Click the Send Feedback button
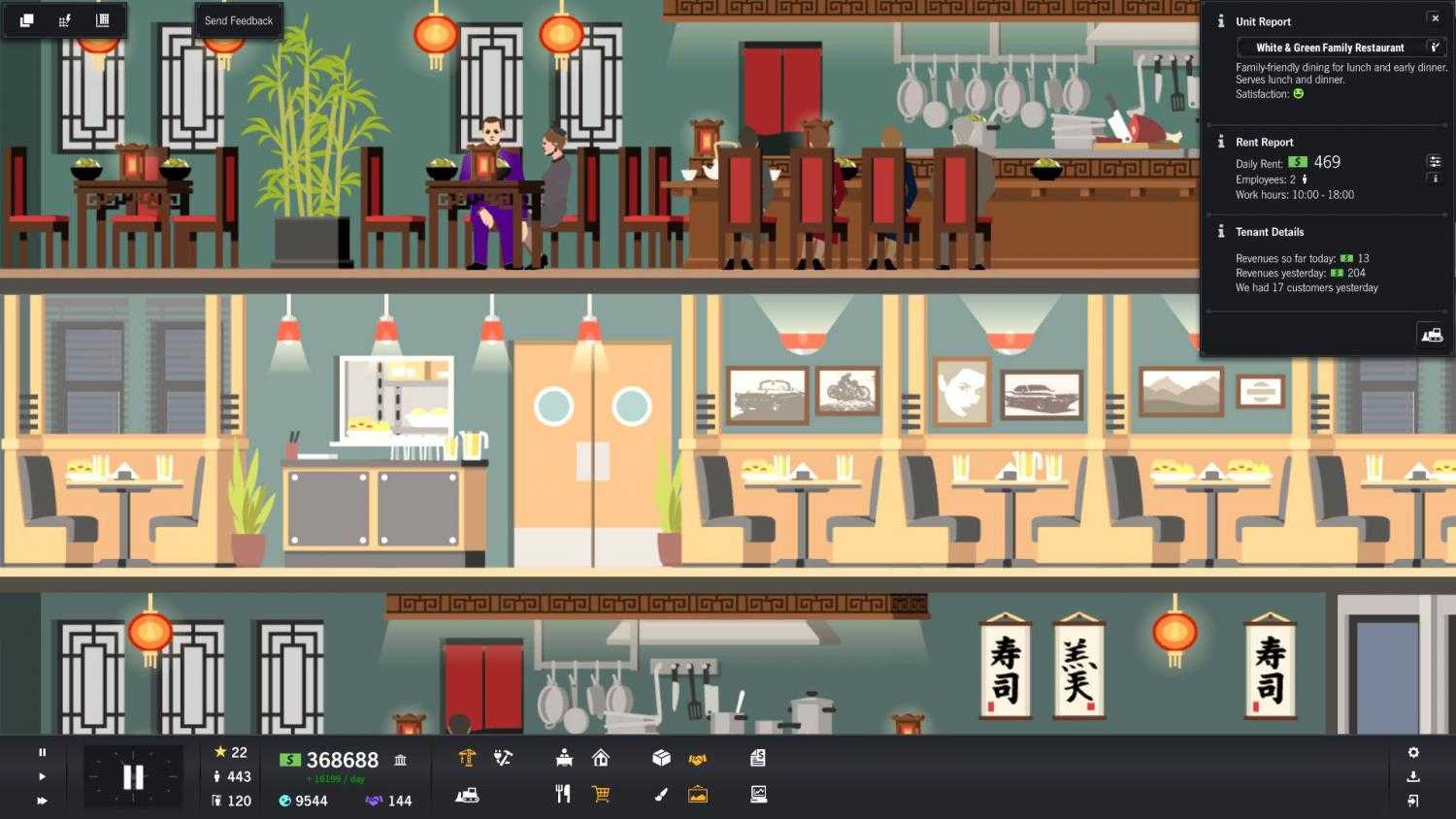The width and height of the screenshot is (1456, 819). (239, 19)
